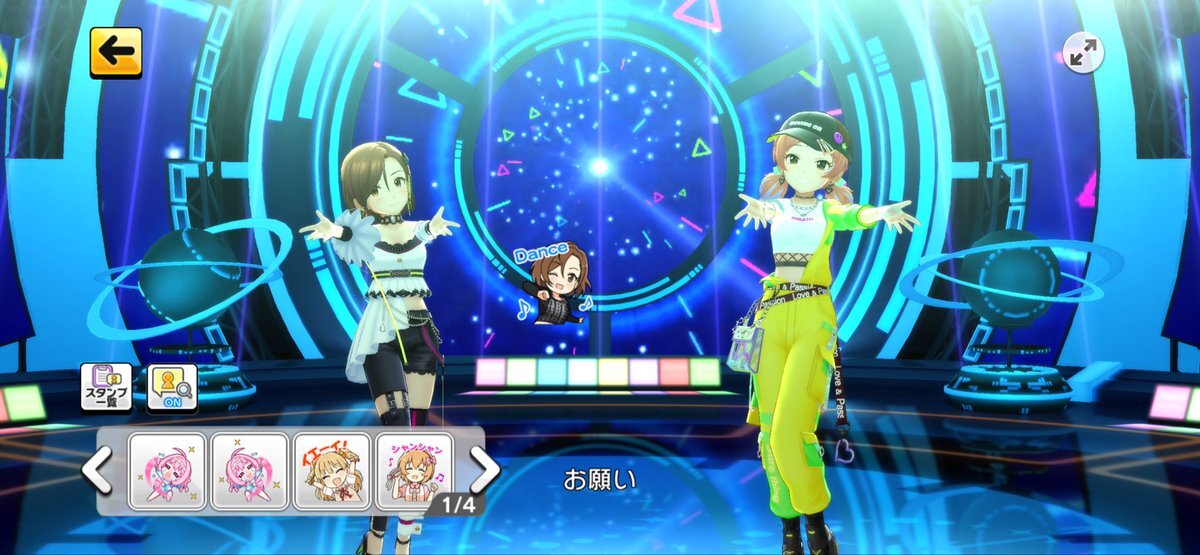The image size is (1200, 555).
Task: Send the シャンシャン tambourine girl stamp
Action: (414, 471)
